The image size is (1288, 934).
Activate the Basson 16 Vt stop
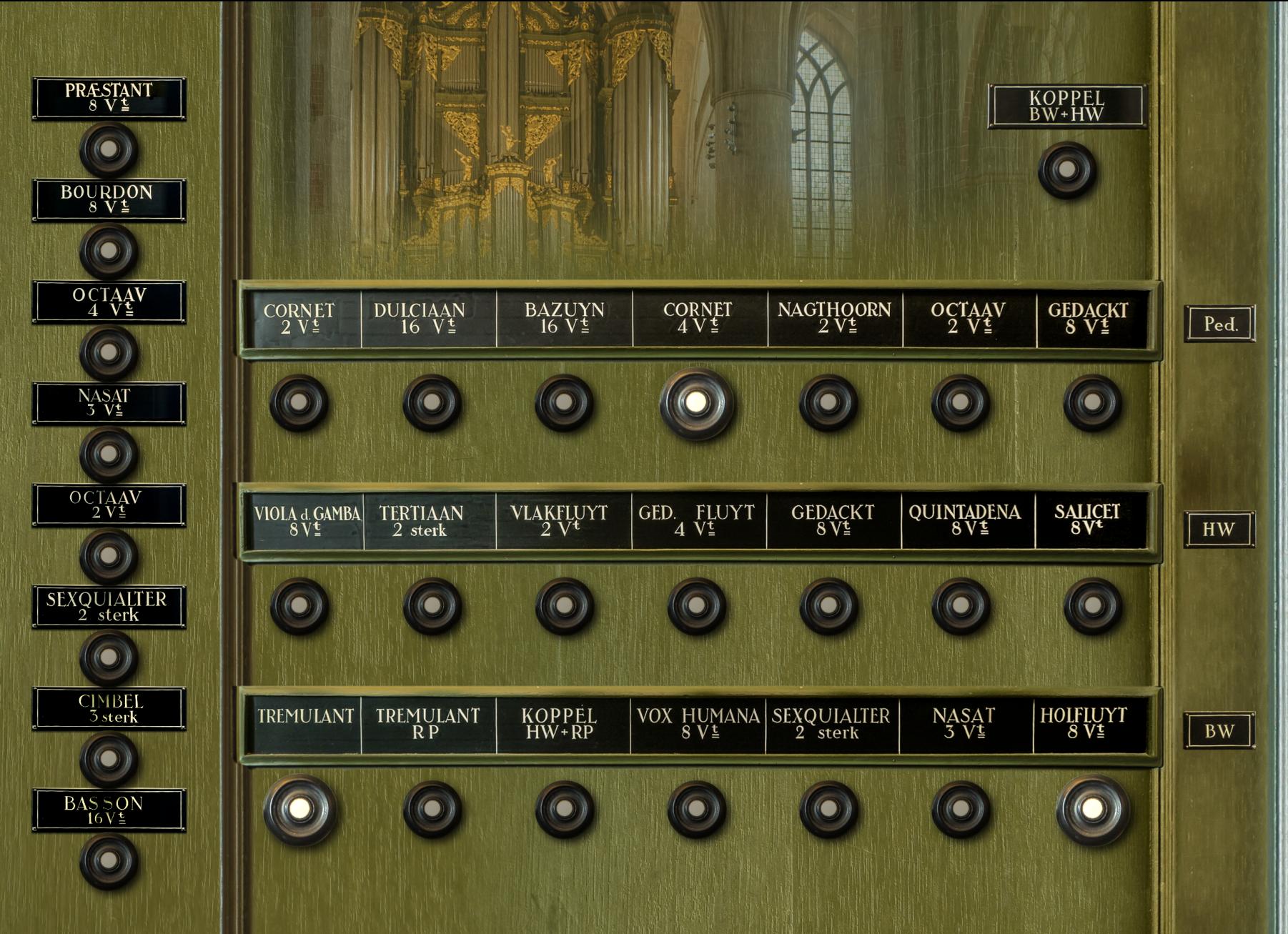pos(109,860)
